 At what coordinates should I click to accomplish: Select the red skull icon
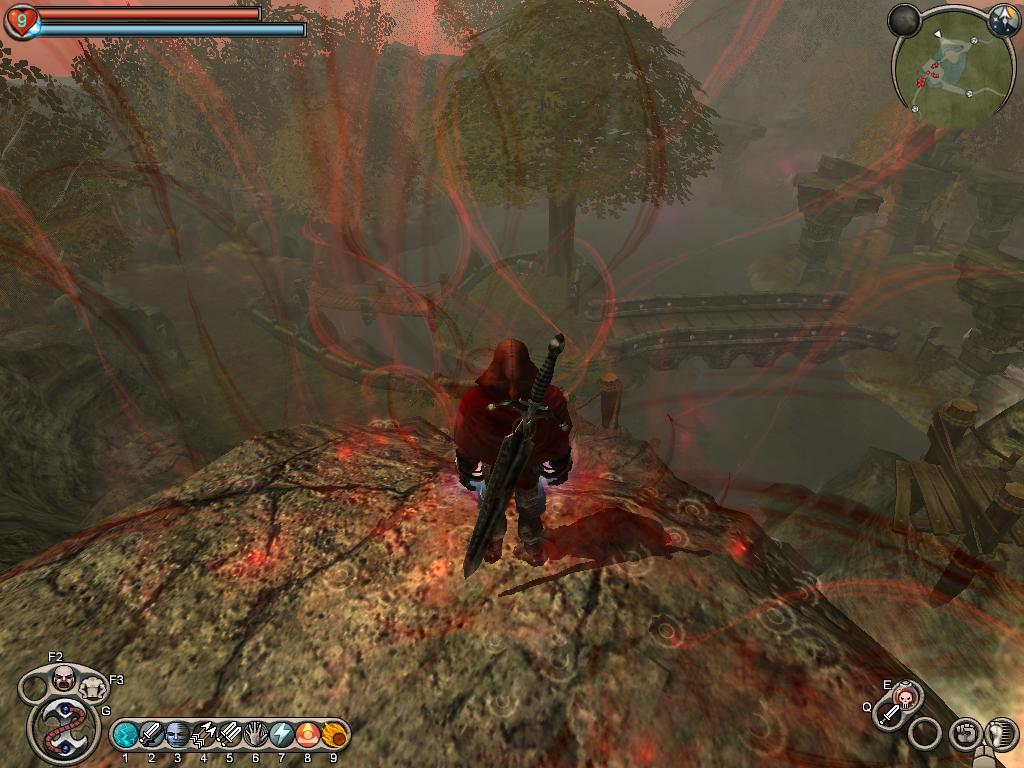(906, 697)
